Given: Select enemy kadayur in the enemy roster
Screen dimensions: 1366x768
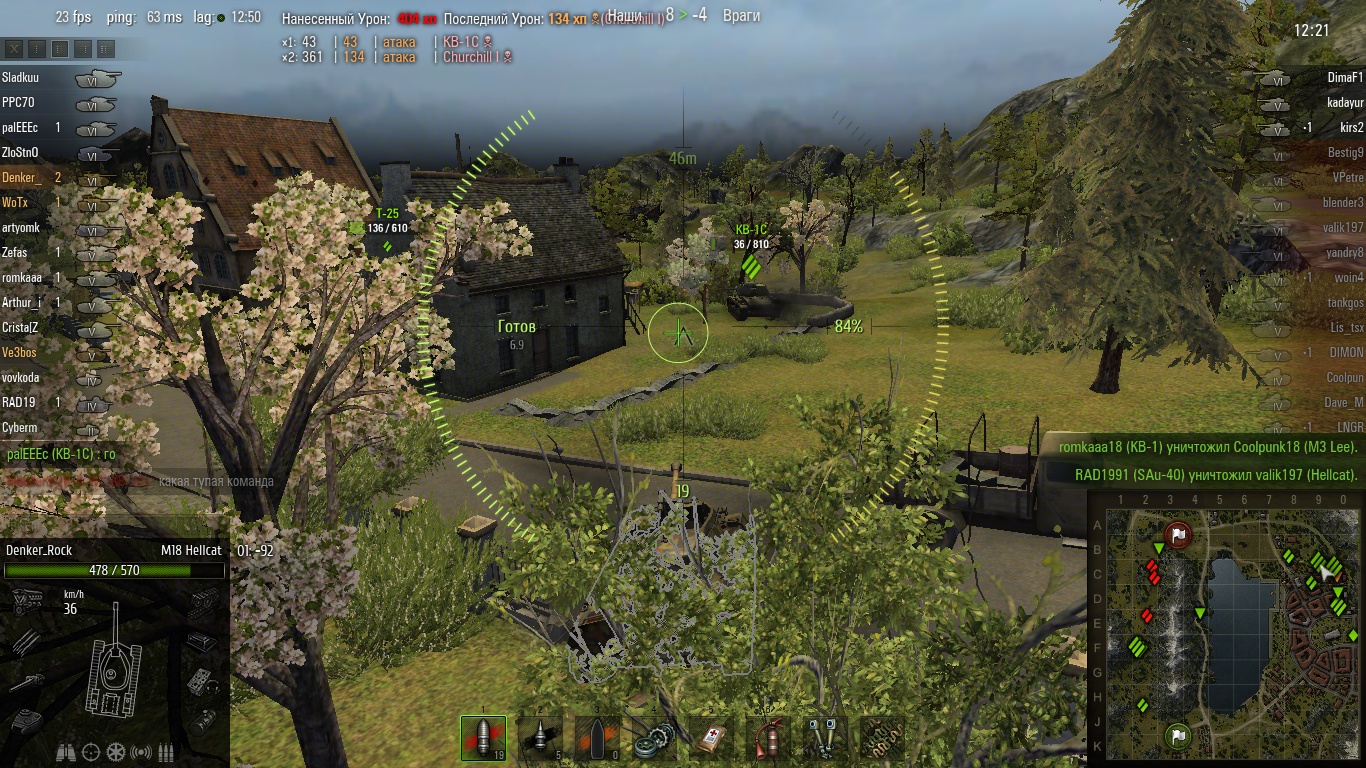Looking at the screenshot, I should pos(1345,102).
